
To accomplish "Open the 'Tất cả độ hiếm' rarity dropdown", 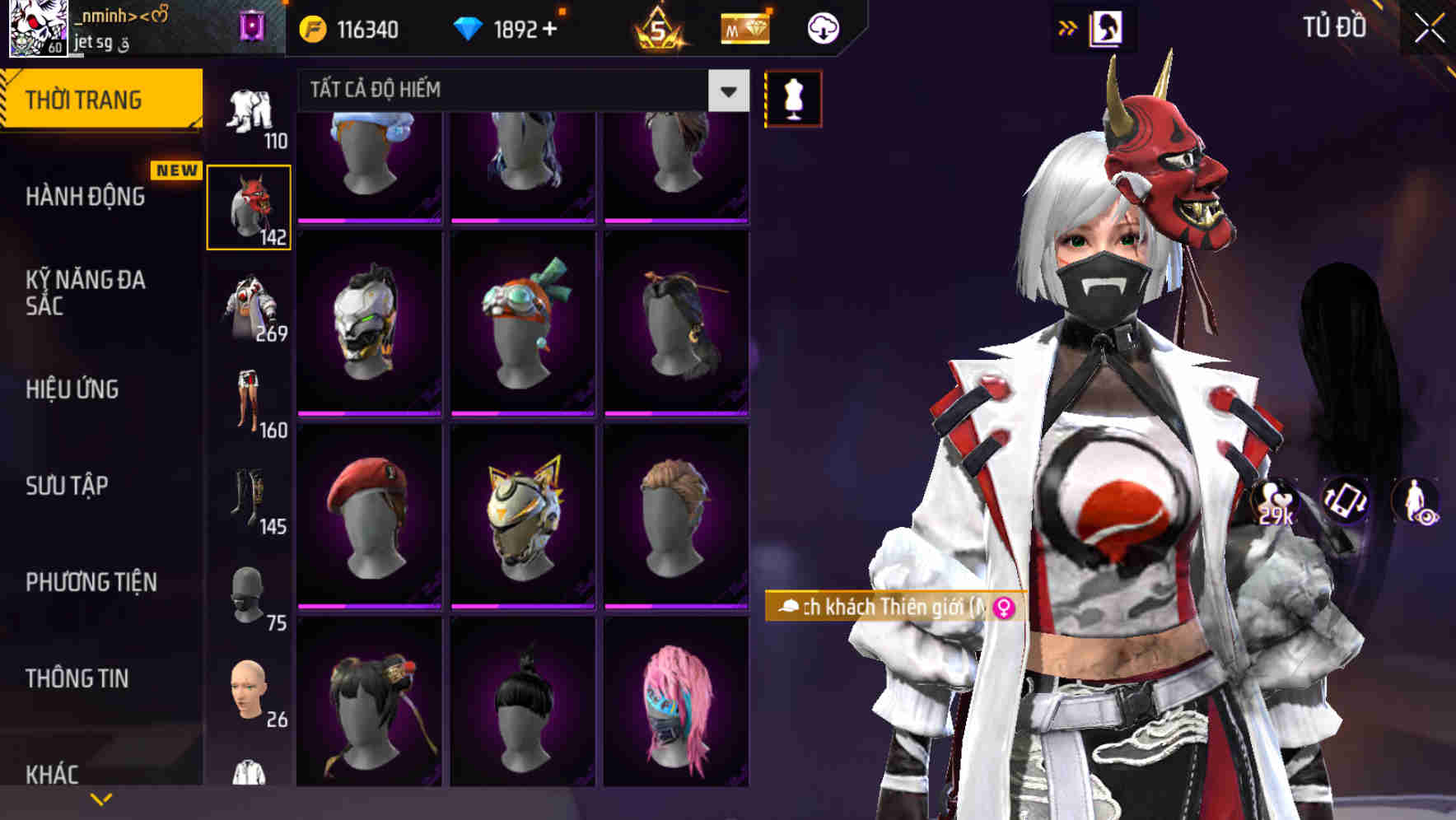I will 511,91.
